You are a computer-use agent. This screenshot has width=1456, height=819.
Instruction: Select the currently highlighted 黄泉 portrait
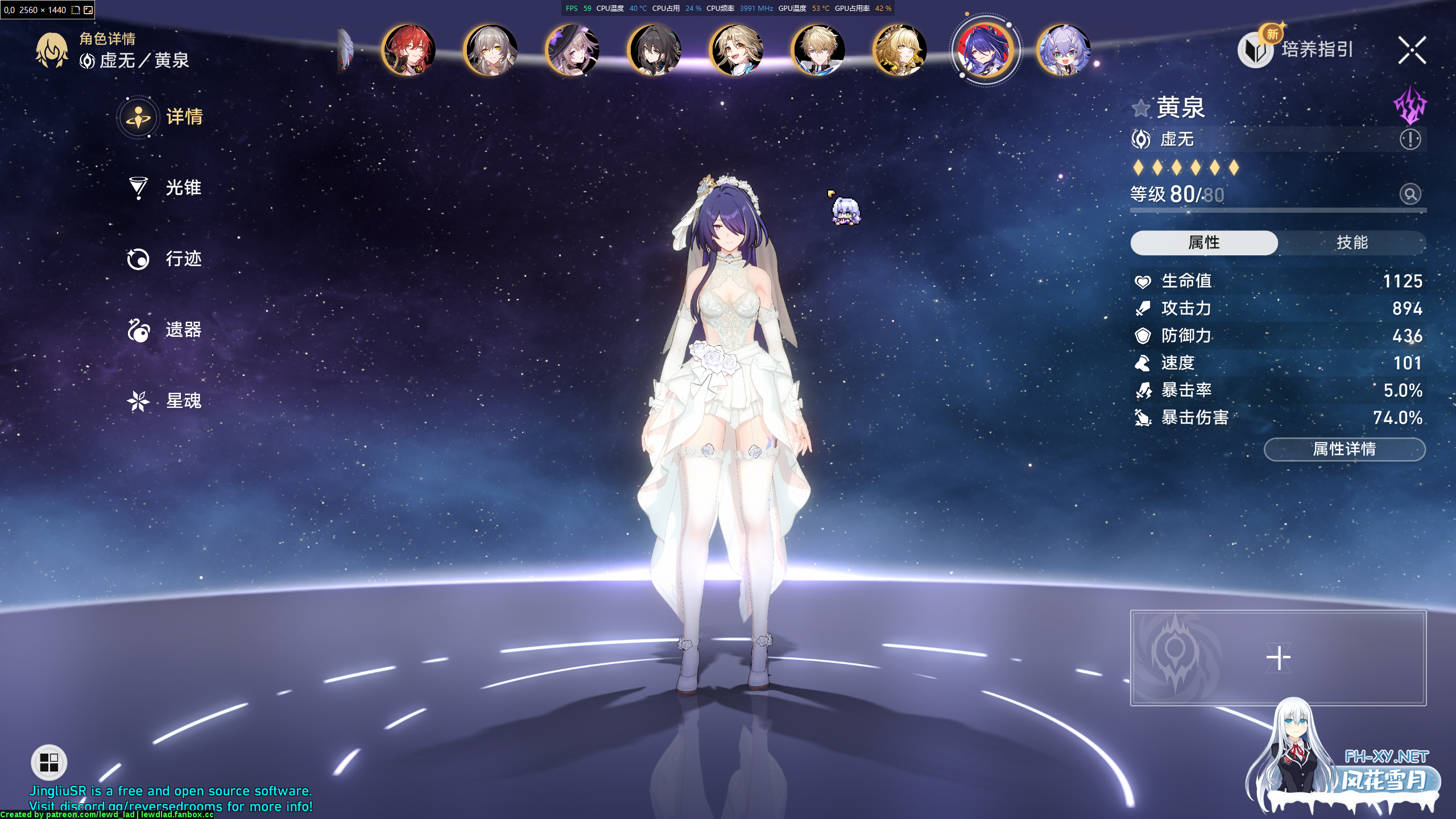(x=986, y=50)
